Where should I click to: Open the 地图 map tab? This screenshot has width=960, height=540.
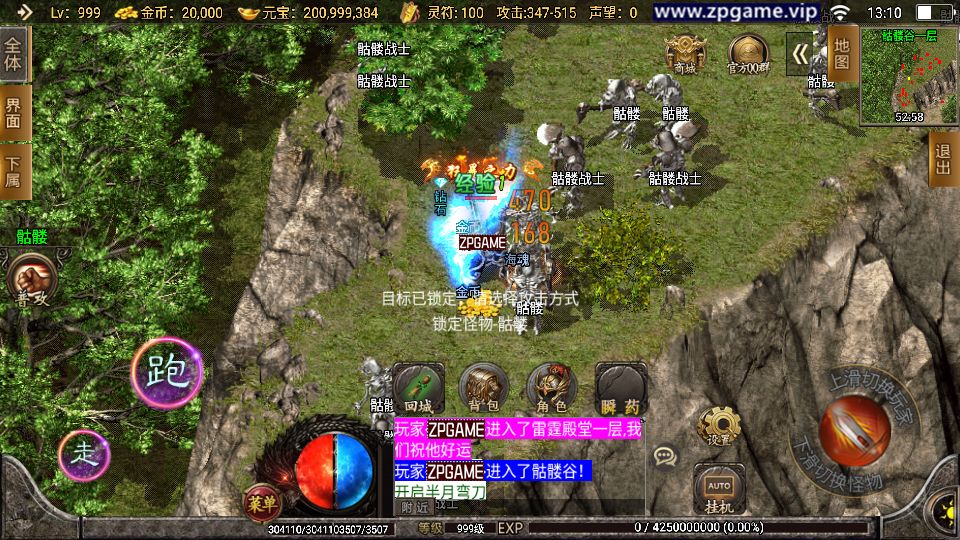[x=843, y=54]
